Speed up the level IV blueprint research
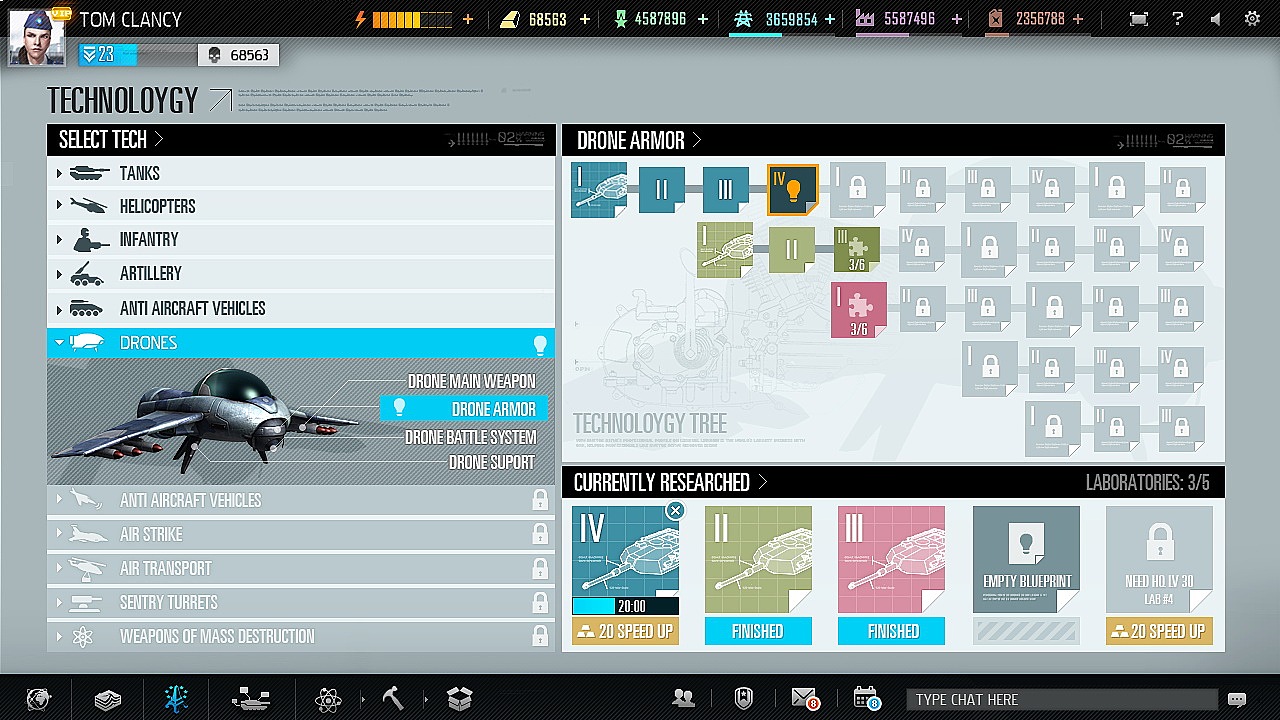The height and width of the screenshot is (720, 1280). pos(625,631)
